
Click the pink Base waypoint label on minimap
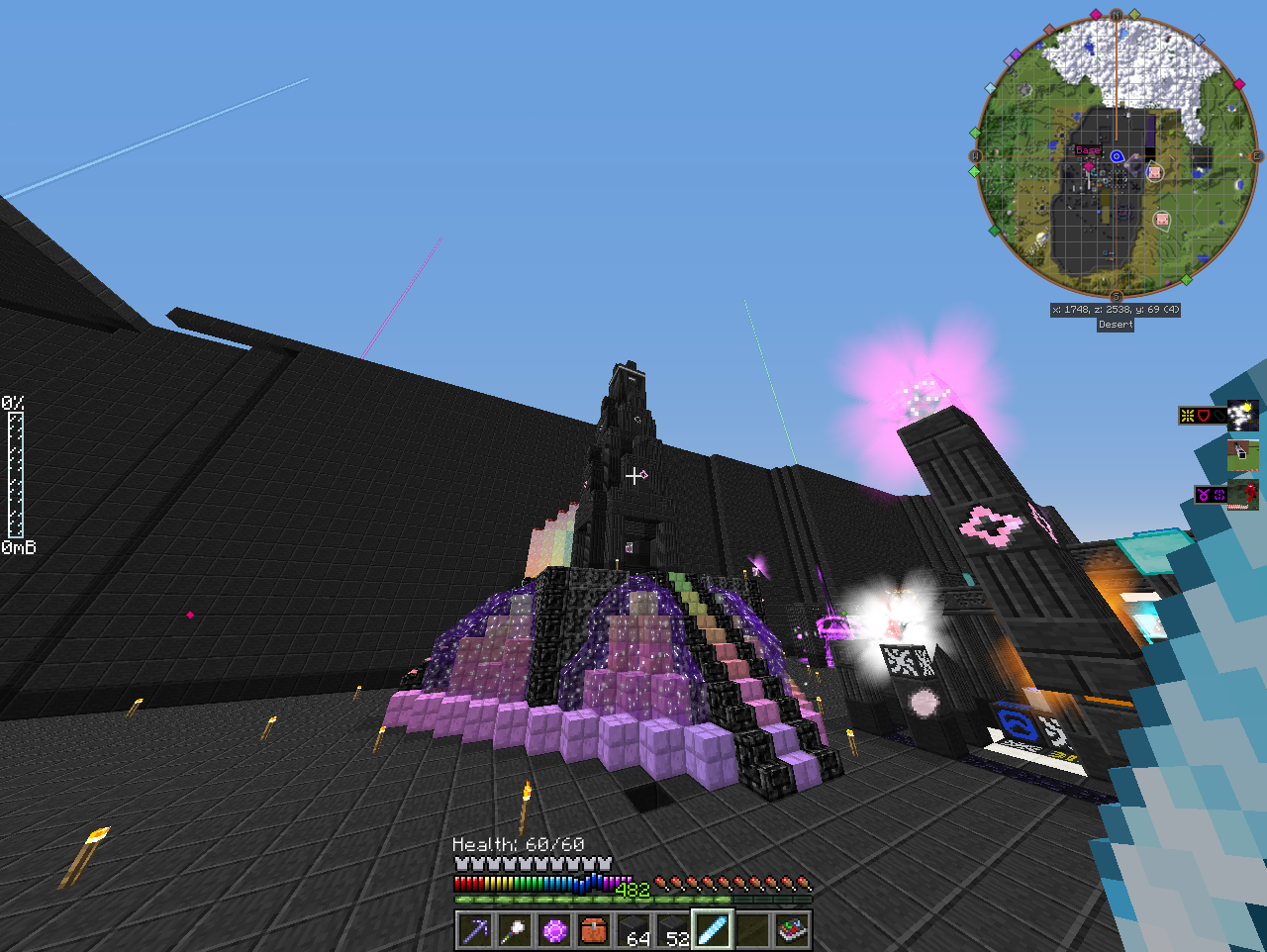[1088, 150]
